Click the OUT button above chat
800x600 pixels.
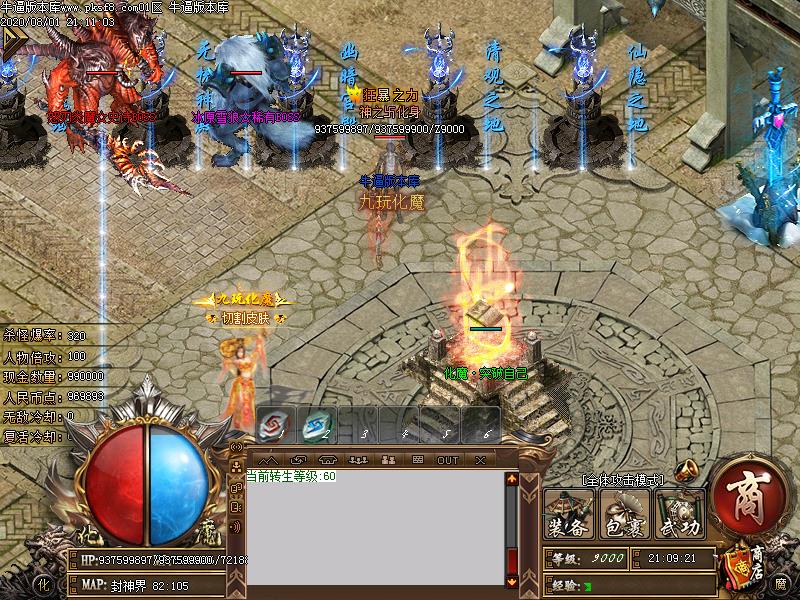[447, 460]
